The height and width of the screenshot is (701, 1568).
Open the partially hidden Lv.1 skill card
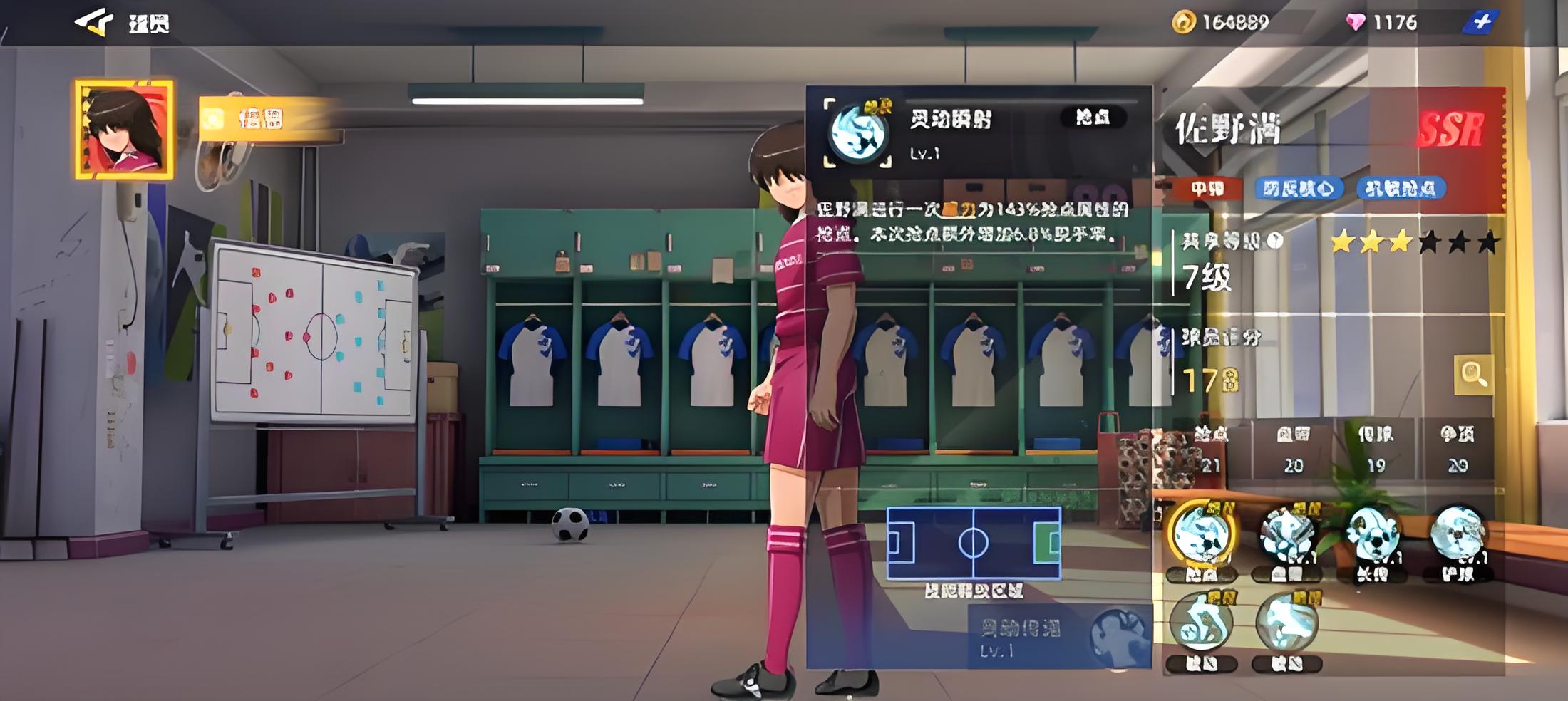tap(1059, 637)
